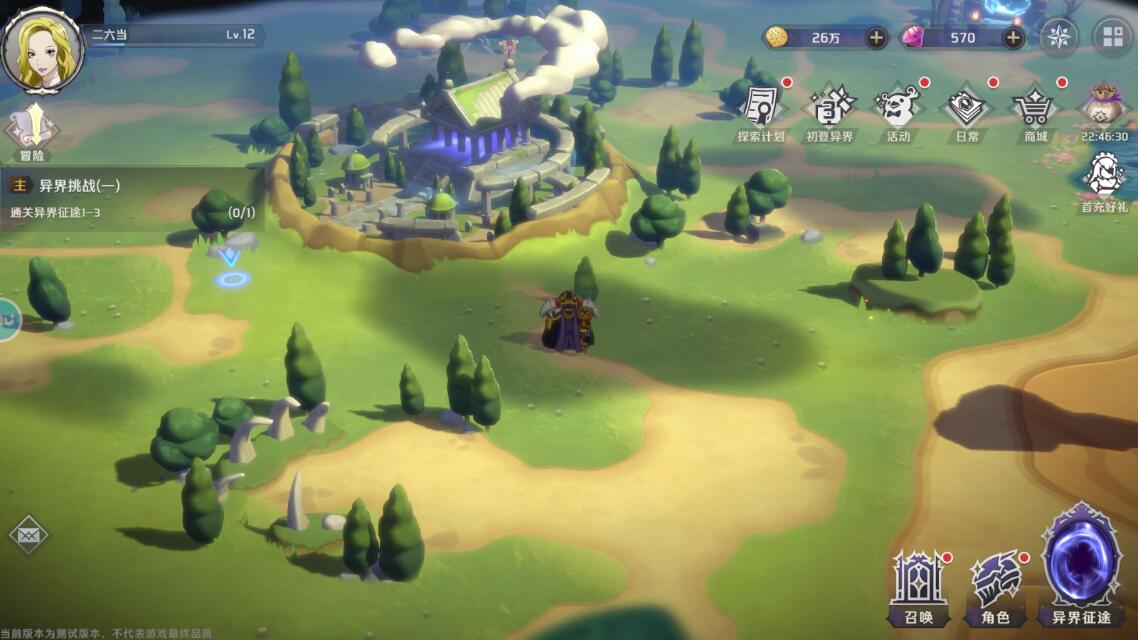Viewport: 1138px width, 640px height.
Task: Add more gold coins with plus button
Action: (876, 38)
